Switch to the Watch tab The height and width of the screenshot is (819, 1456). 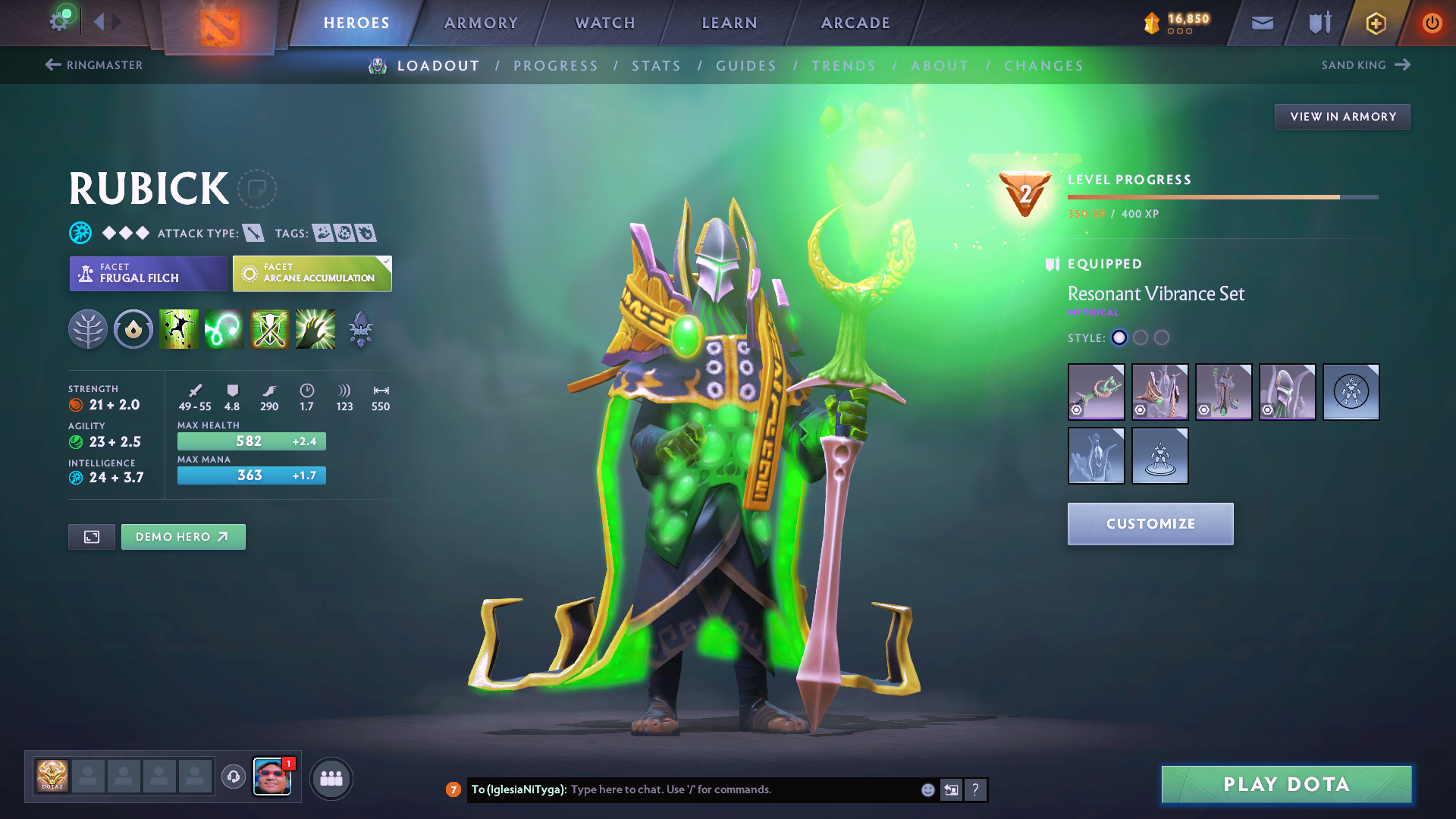pos(605,23)
